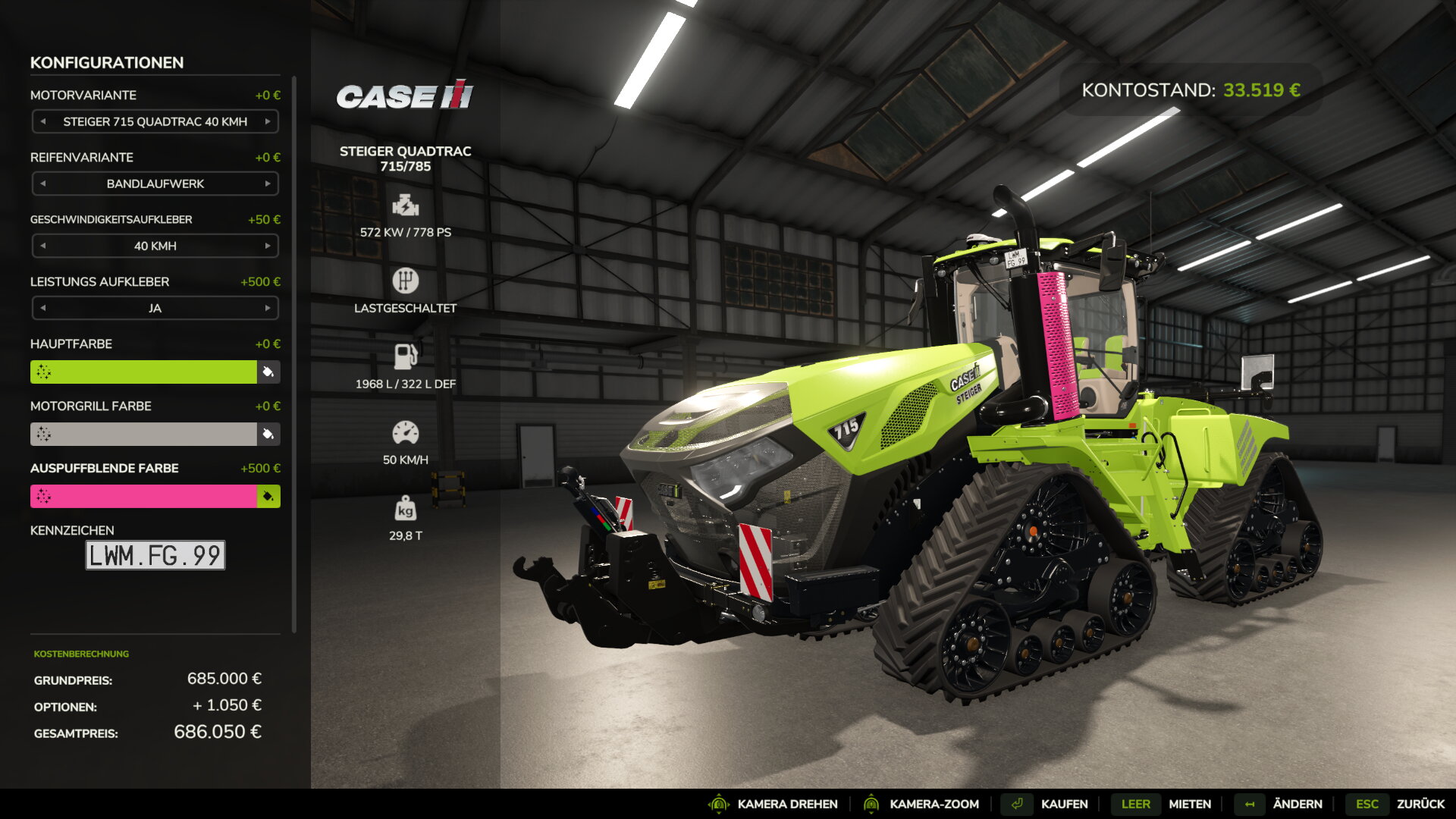
Task: Choose next Geschwindigkeitsaufkleber value
Action: [x=268, y=246]
